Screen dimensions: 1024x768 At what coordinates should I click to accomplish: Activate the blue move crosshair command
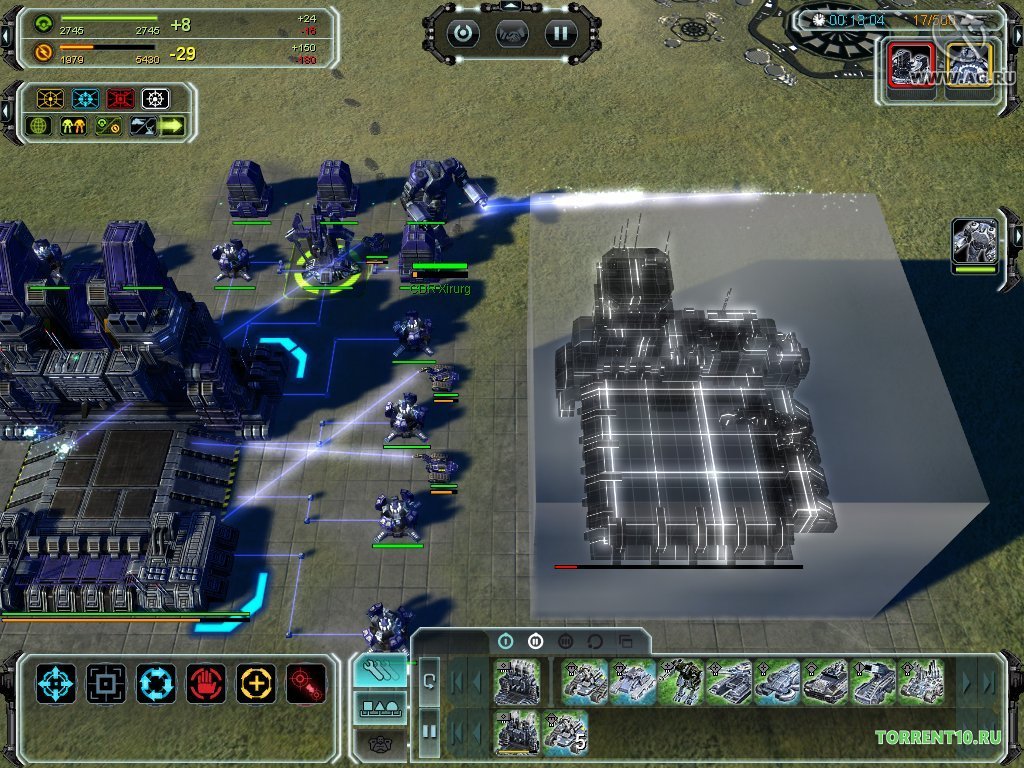pyautogui.click(x=56, y=684)
